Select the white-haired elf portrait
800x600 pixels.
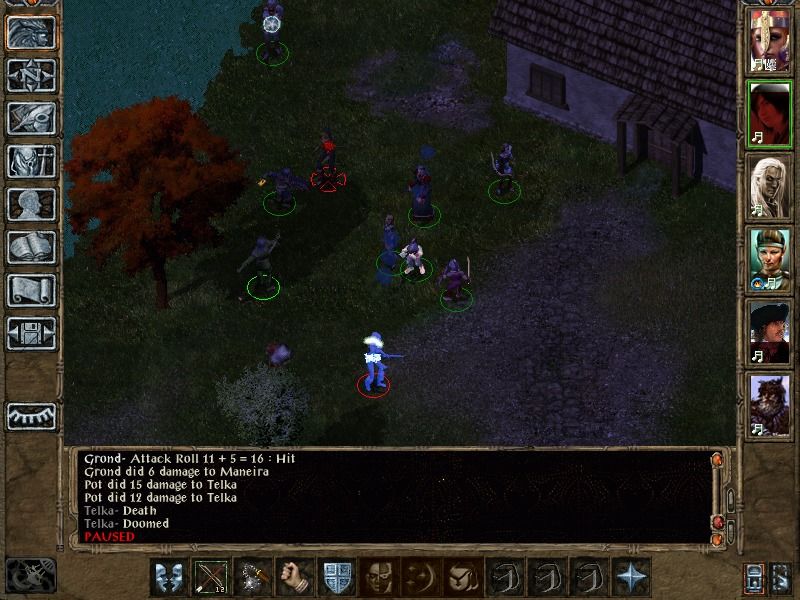(771, 186)
